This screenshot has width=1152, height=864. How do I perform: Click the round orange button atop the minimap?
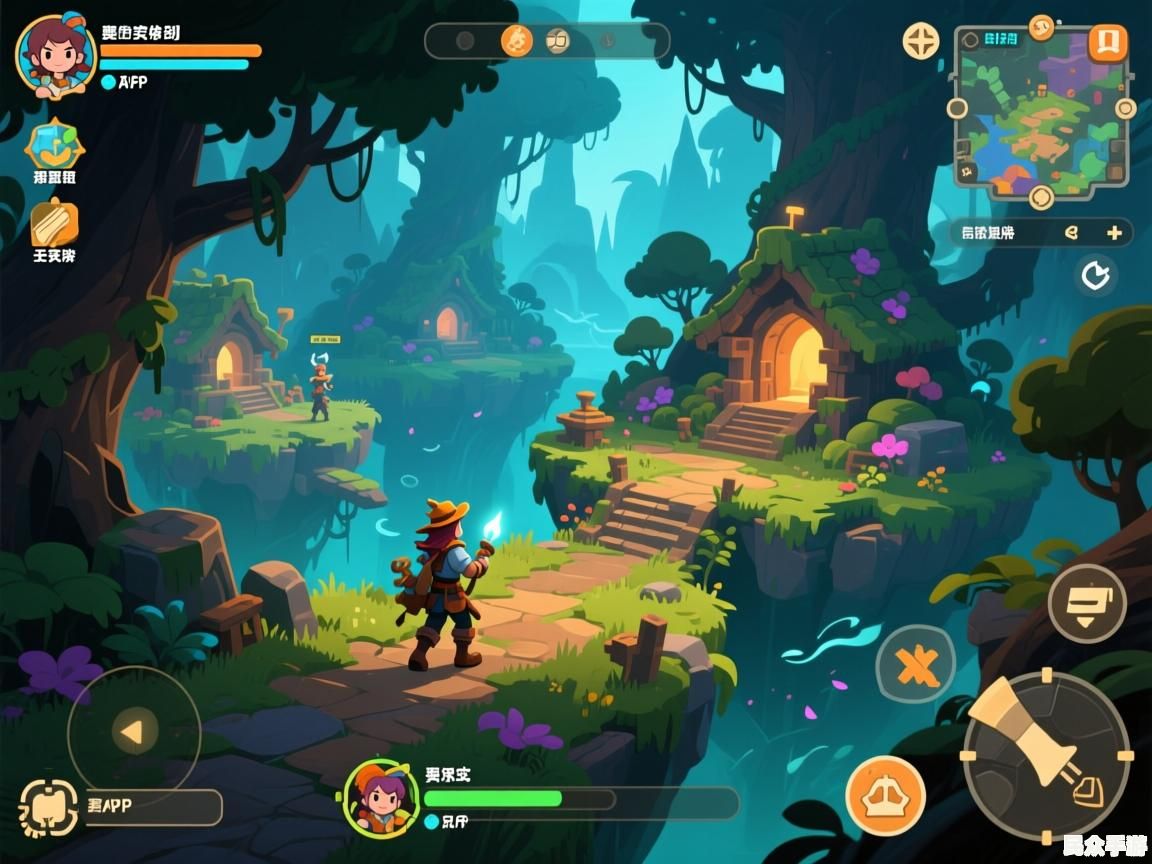pos(1041,25)
